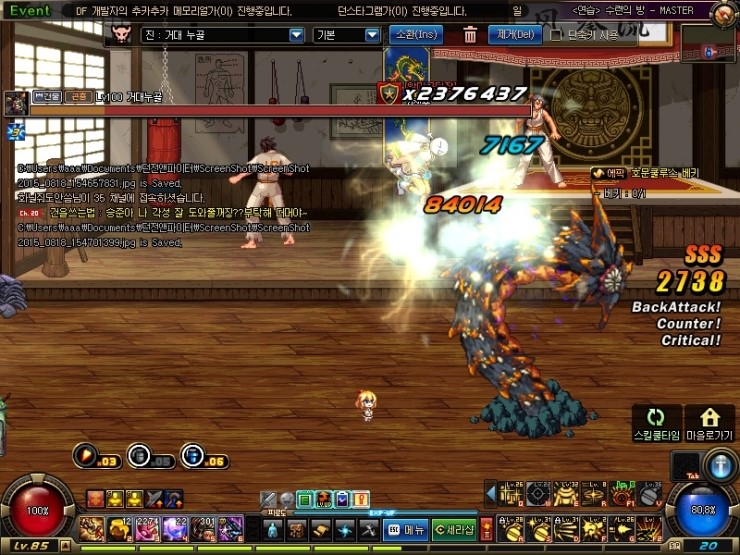Return to town with 마을로가기 button
The height and width of the screenshot is (555, 740).
tap(709, 423)
